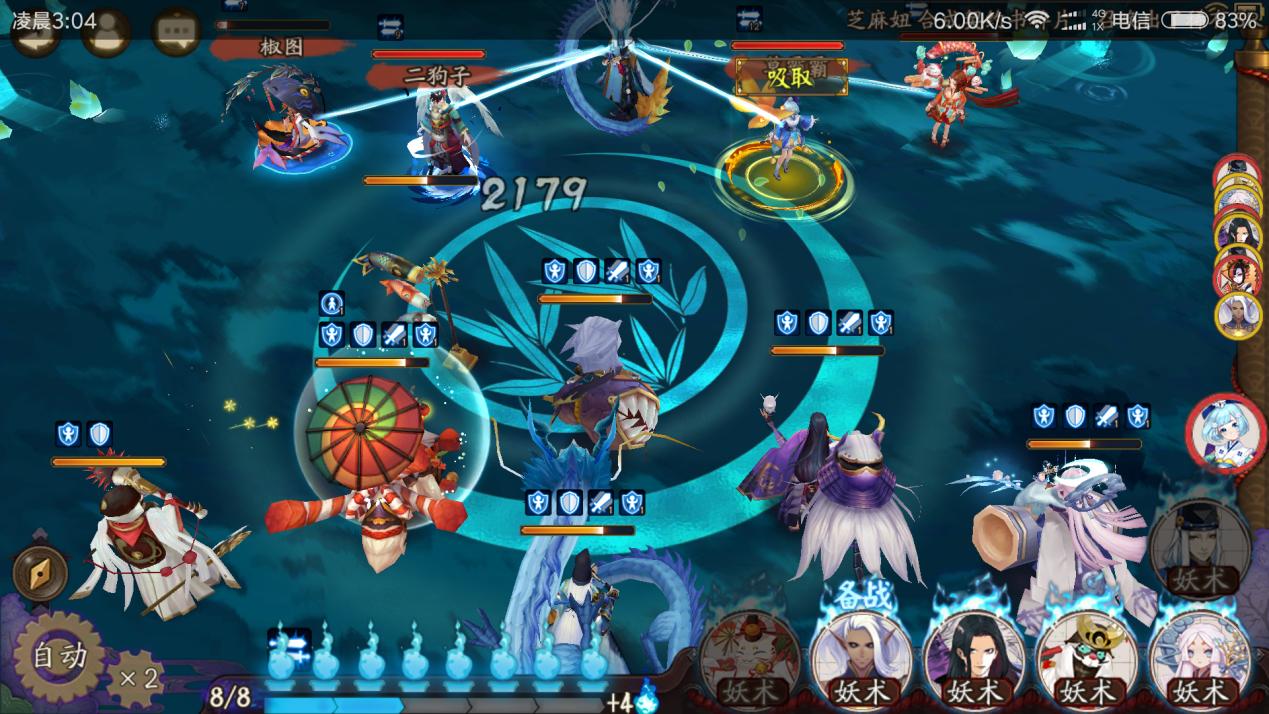Screen dimensions: 1269x714
Task: Tap the back arrow button
Action: [x=34, y=34]
